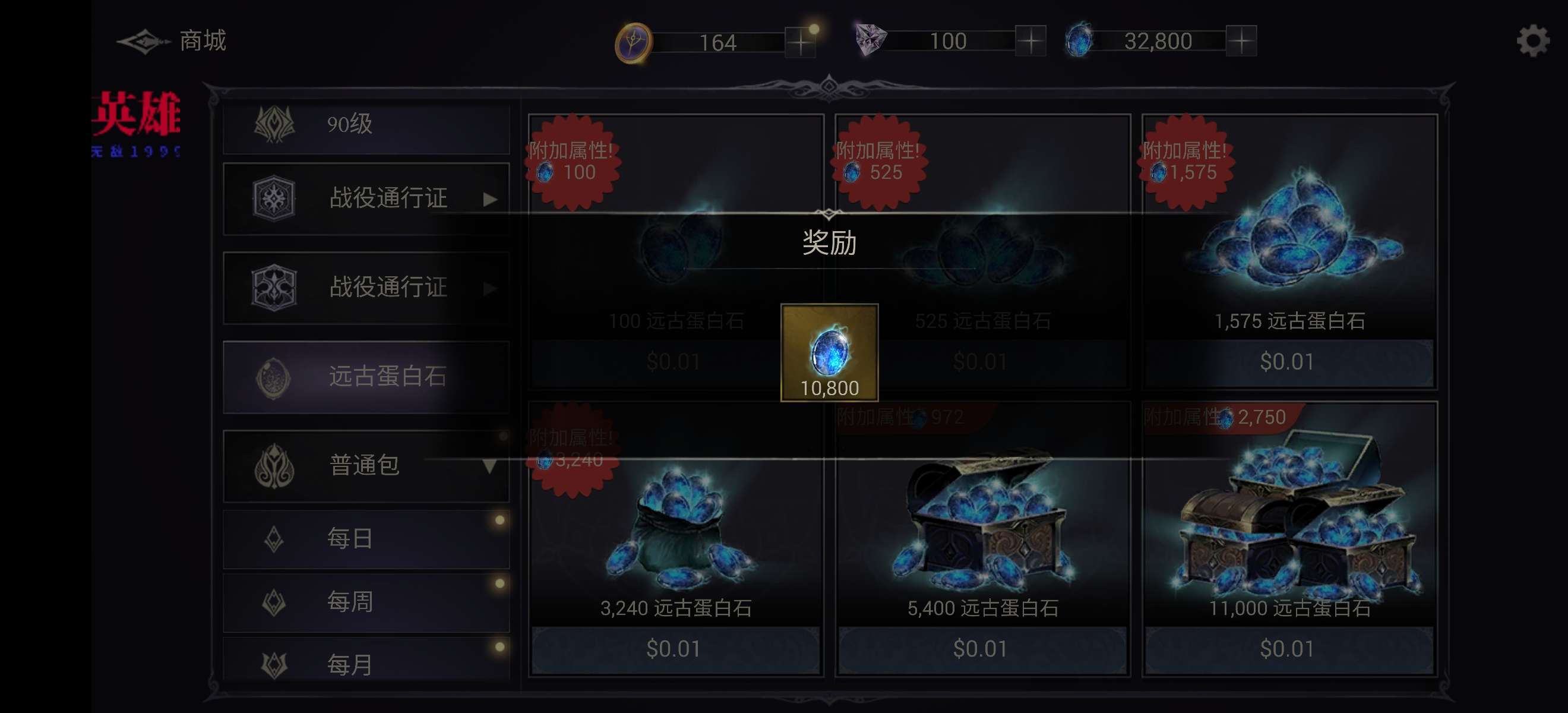The width and height of the screenshot is (1568, 713).
Task: Buy the 1,575 远古蛋白石 pack
Action: pyautogui.click(x=1289, y=361)
